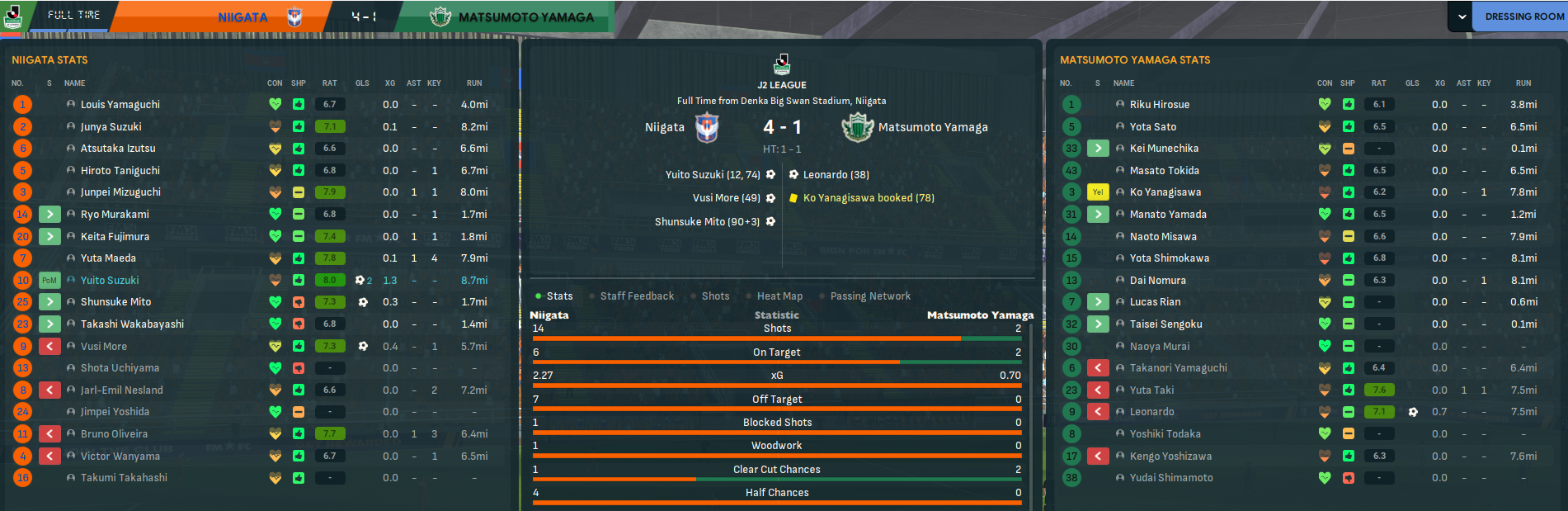Select Yuito Suzuki in Niigata stats
The image size is (1568, 511).
110,281
